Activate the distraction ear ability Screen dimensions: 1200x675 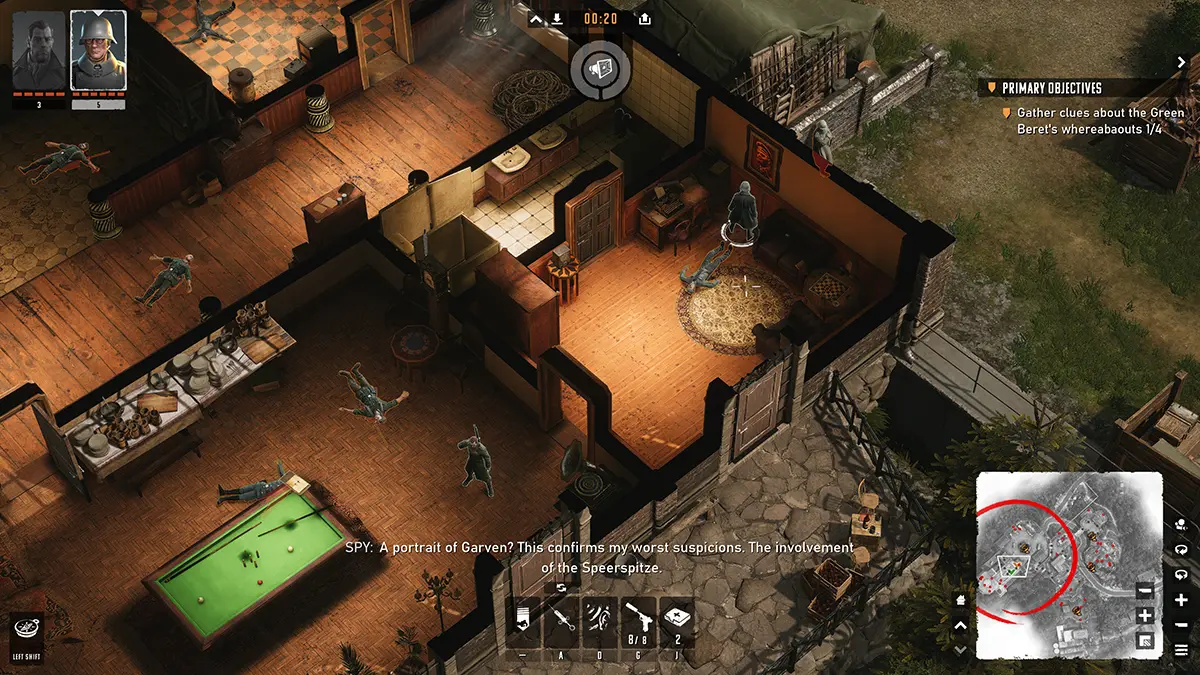click(x=600, y=620)
